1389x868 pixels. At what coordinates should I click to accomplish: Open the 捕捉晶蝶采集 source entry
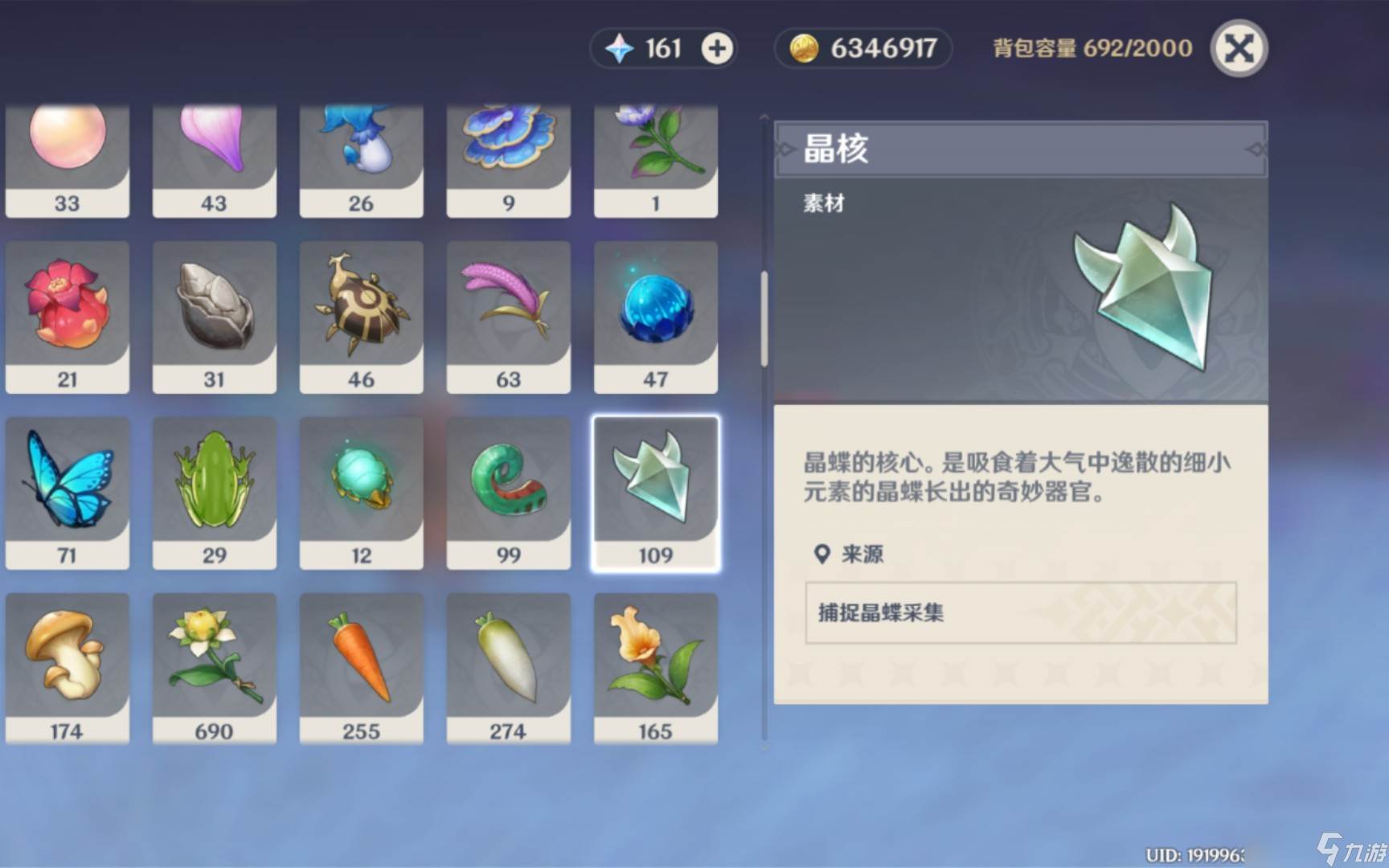tap(1020, 612)
